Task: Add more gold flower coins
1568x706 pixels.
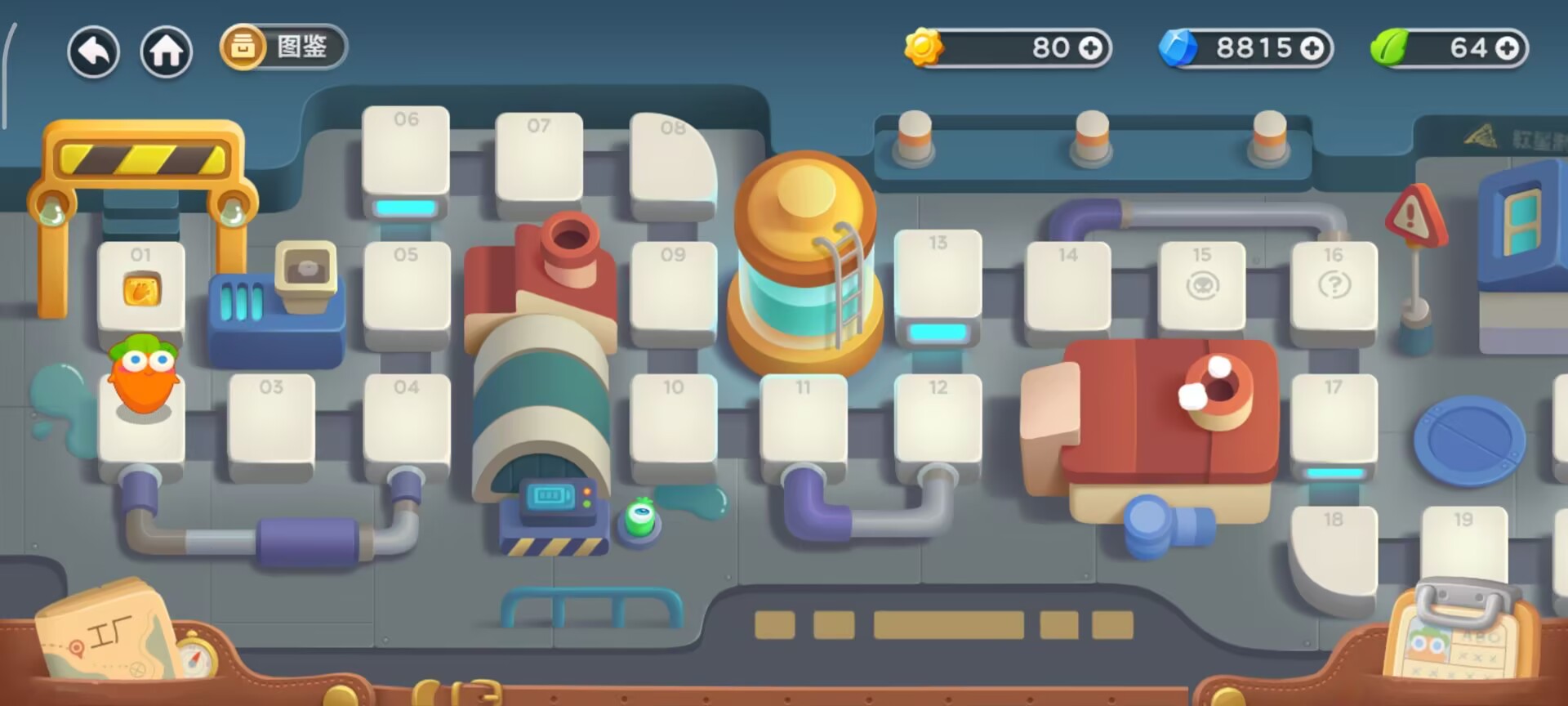Action: 1090,48
